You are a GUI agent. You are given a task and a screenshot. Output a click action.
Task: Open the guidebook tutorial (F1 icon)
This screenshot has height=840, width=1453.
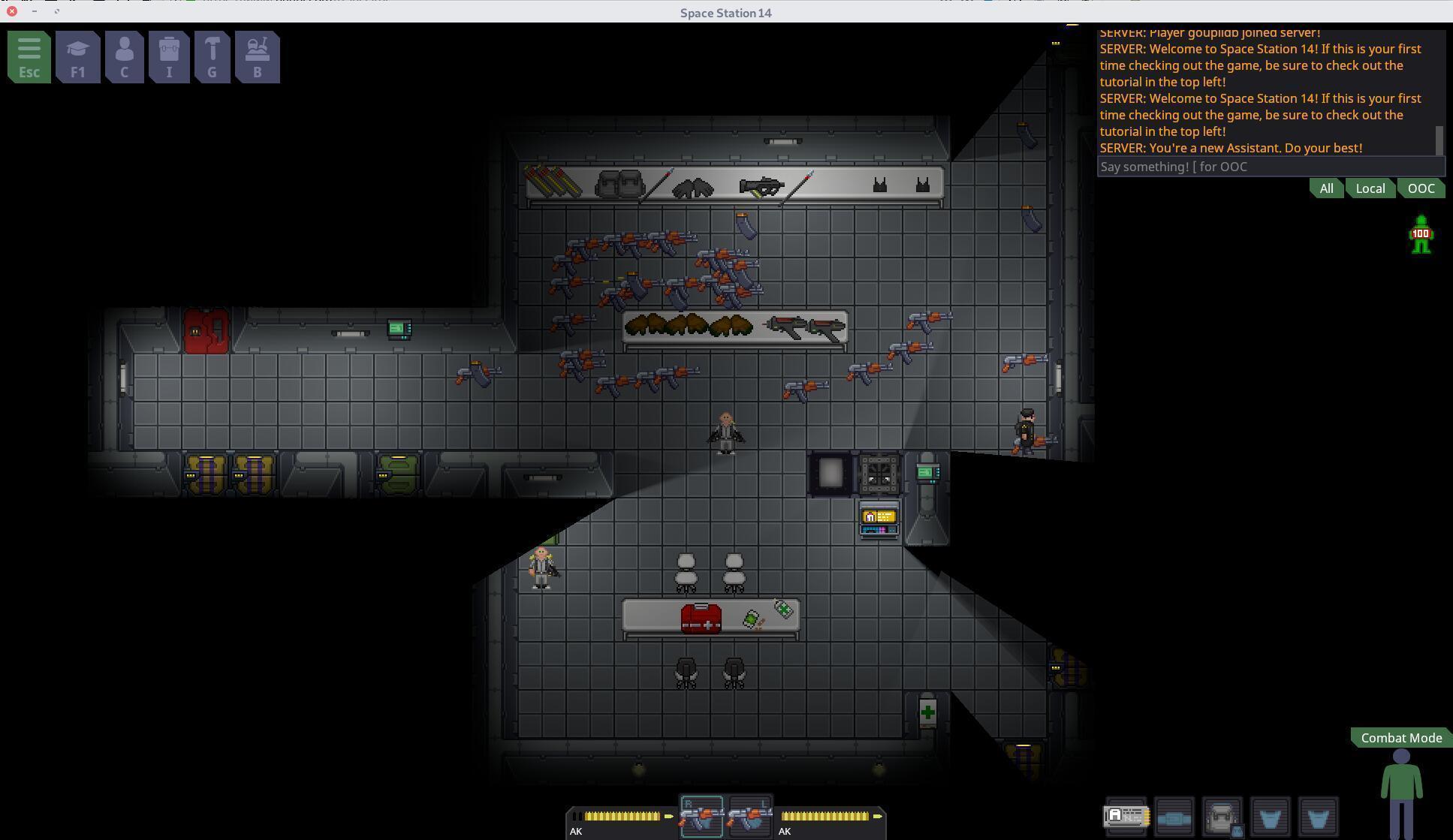pyautogui.click(x=77, y=56)
